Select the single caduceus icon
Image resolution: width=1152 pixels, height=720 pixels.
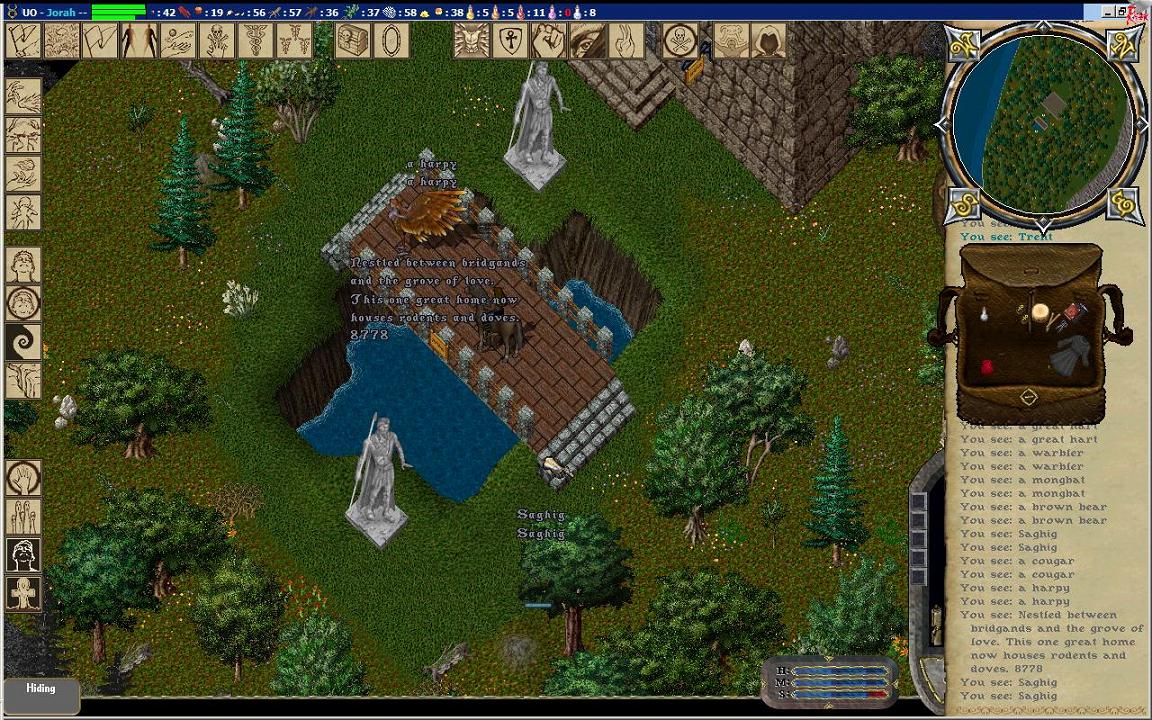[255, 41]
